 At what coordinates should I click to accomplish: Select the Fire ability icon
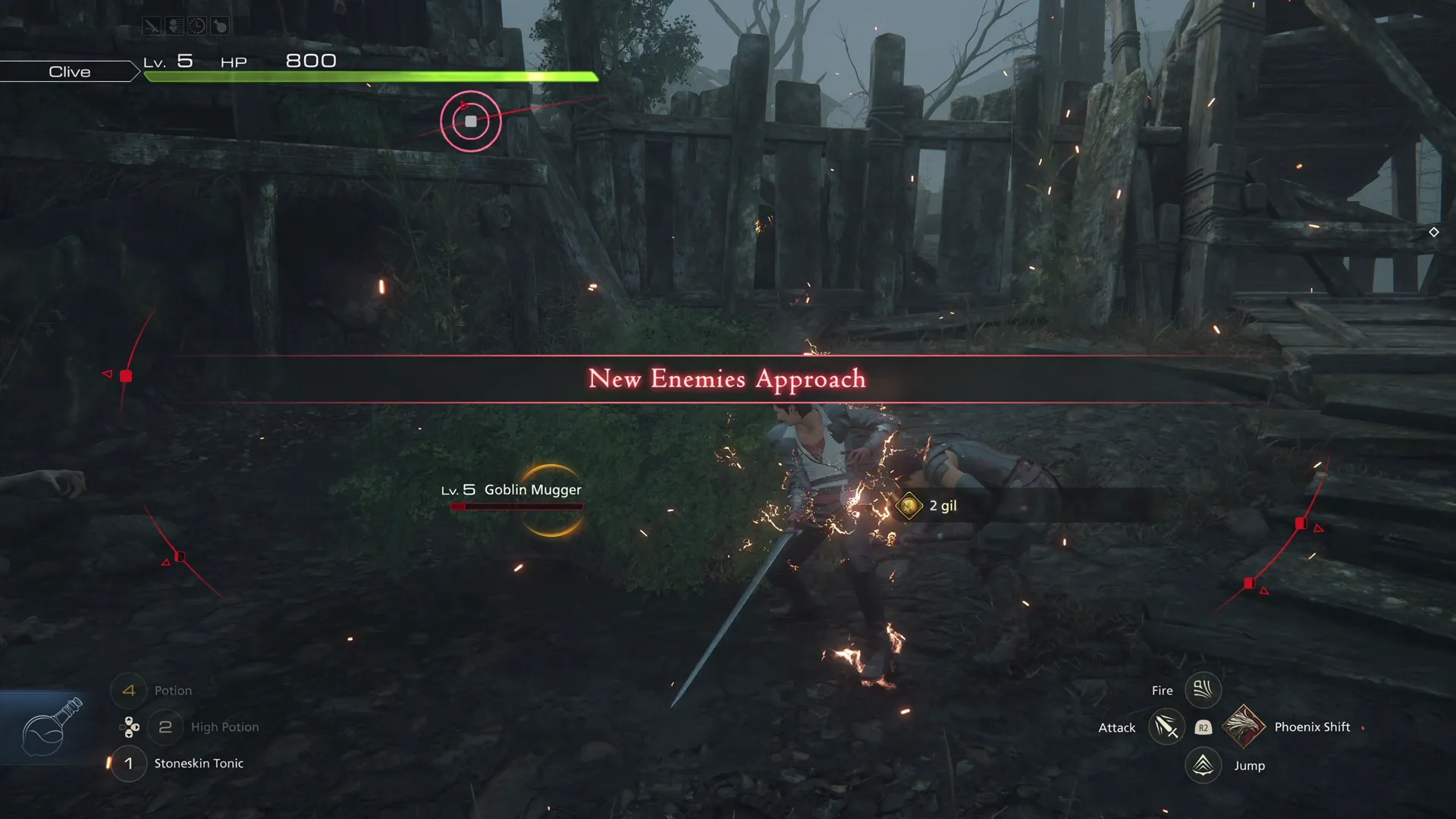pyautogui.click(x=1203, y=689)
